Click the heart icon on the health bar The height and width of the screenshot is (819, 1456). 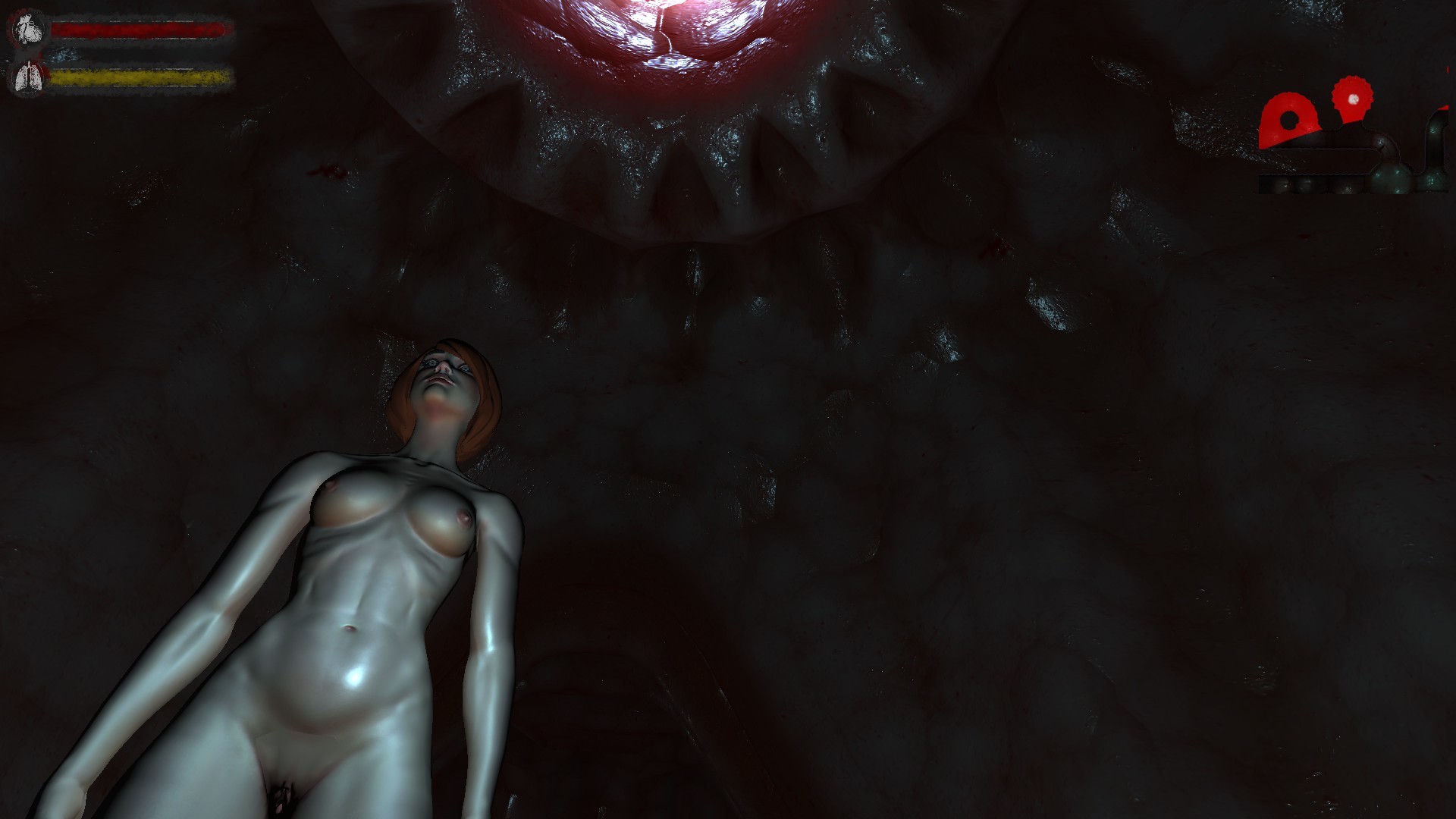click(29, 29)
